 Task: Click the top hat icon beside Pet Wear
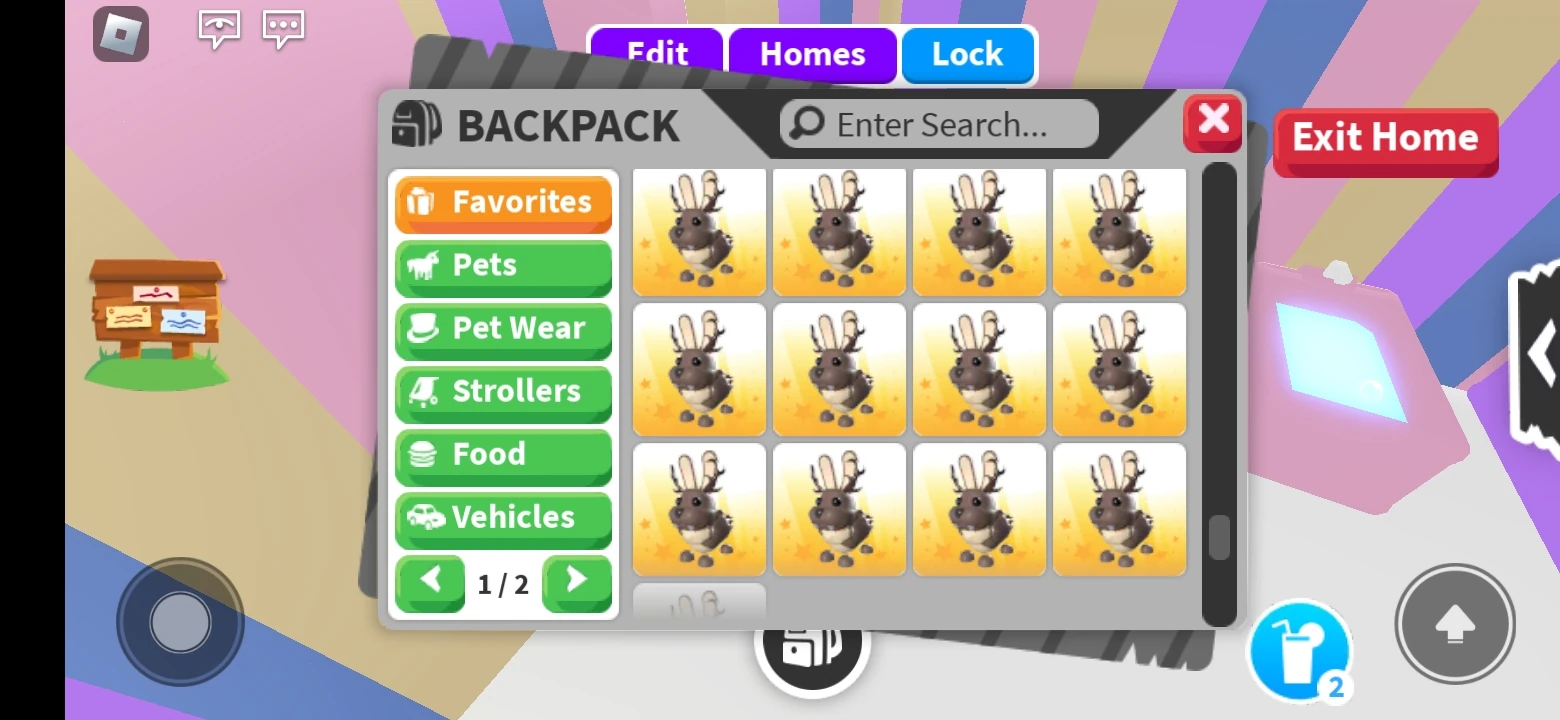(424, 328)
